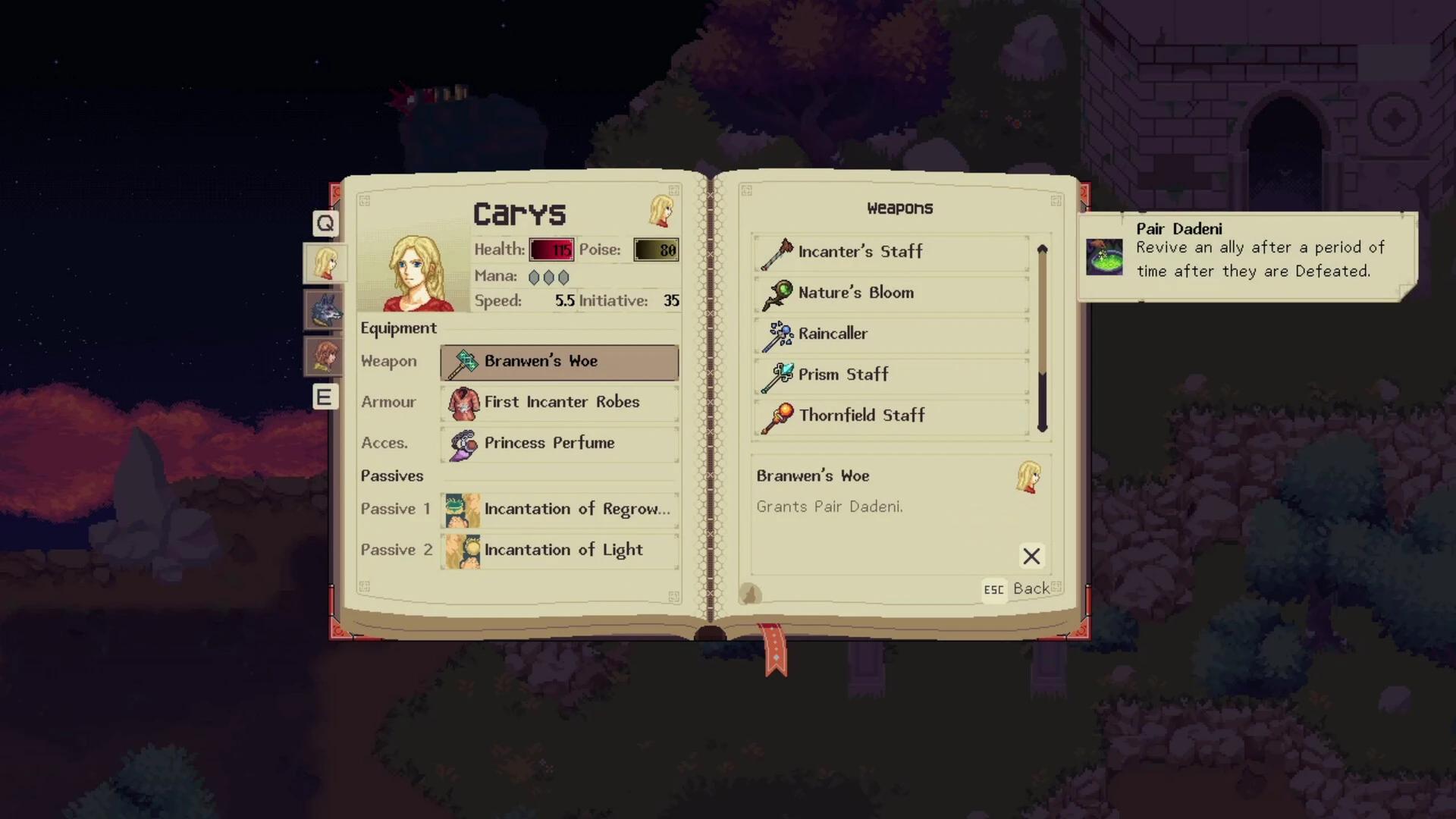Screen dimensions: 1456x819
Task: Click the red bookmark ribbon below the book
Action: 774,650
